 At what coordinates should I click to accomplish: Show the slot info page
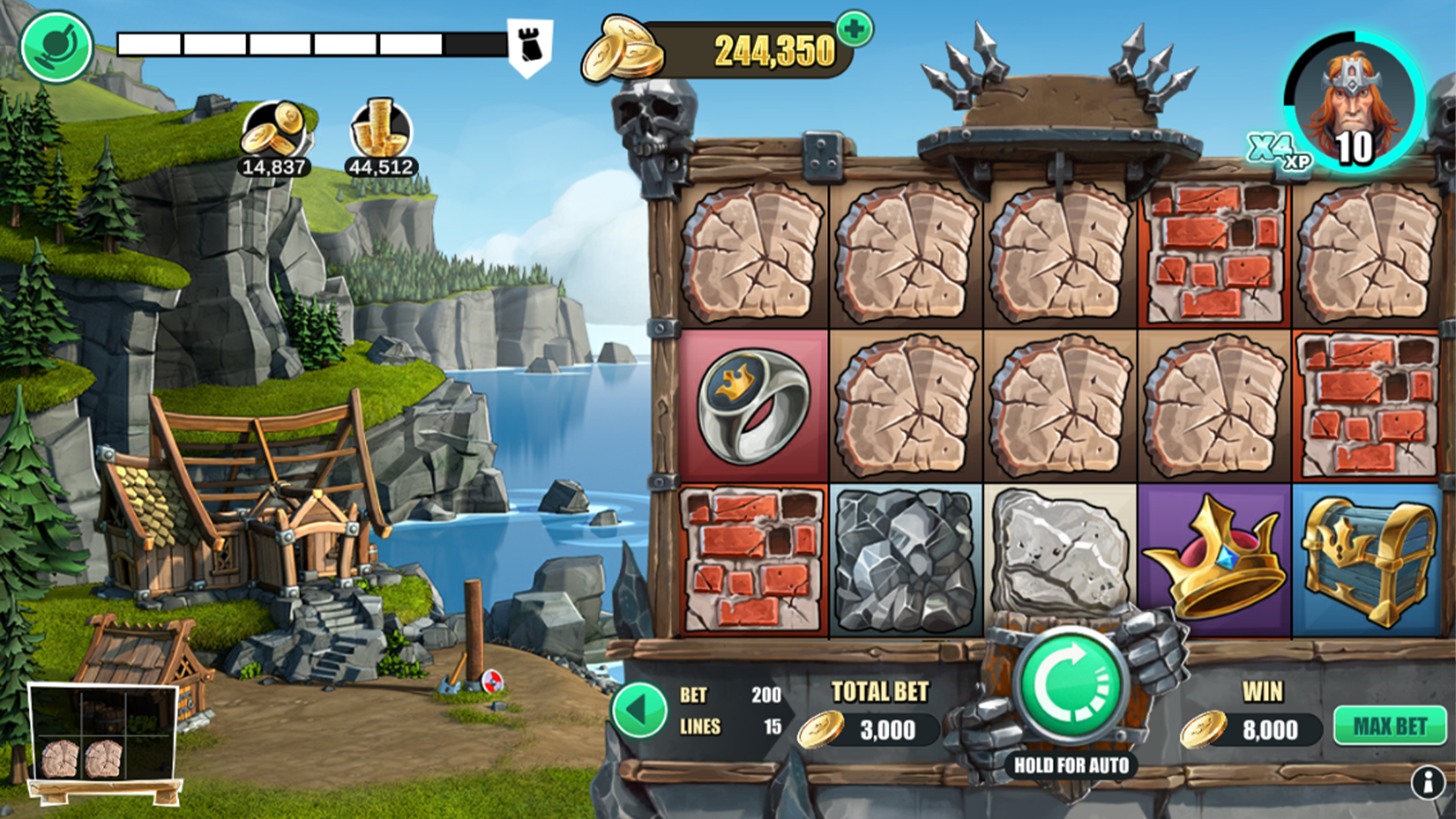coord(1428,783)
